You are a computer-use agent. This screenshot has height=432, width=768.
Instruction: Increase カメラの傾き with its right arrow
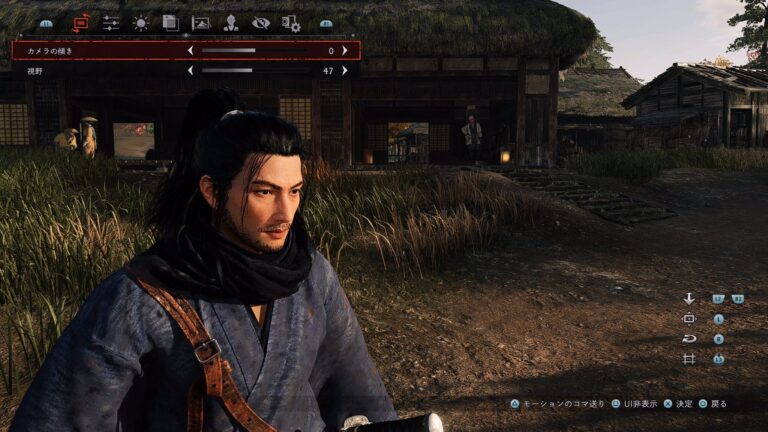(345, 50)
